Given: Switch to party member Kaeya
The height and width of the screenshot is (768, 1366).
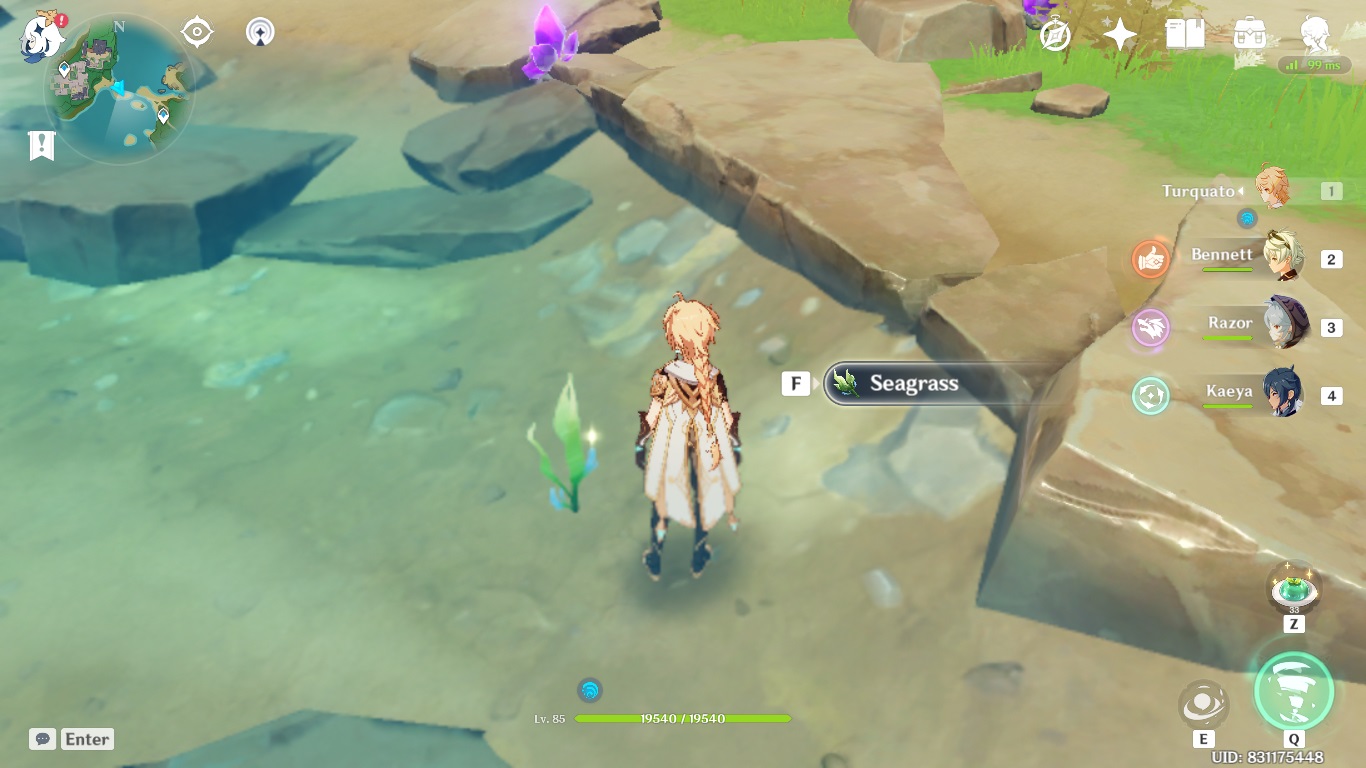Looking at the screenshot, I should pos(1283,393).
